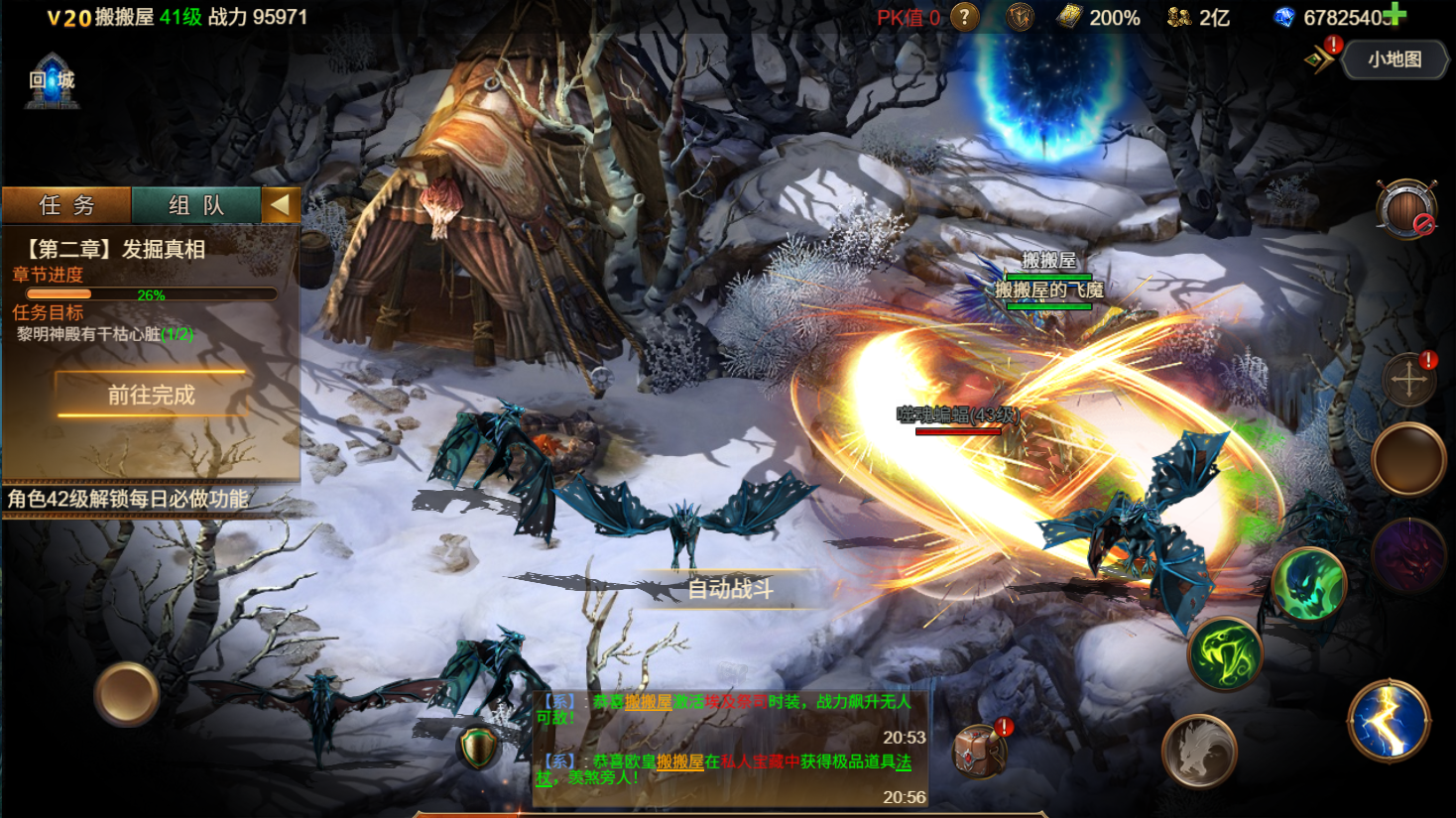
Task: Click the crossed-arrows target switch button
Action: 1408,380
